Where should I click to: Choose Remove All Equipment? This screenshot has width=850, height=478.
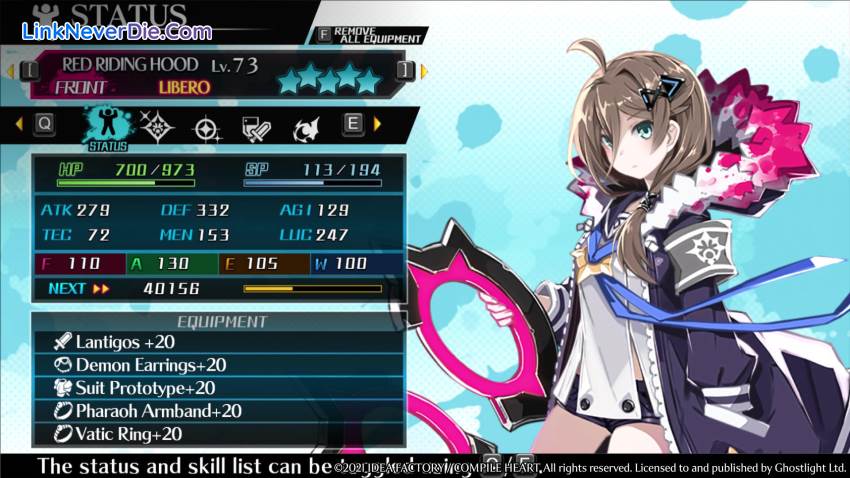[370, 33]
